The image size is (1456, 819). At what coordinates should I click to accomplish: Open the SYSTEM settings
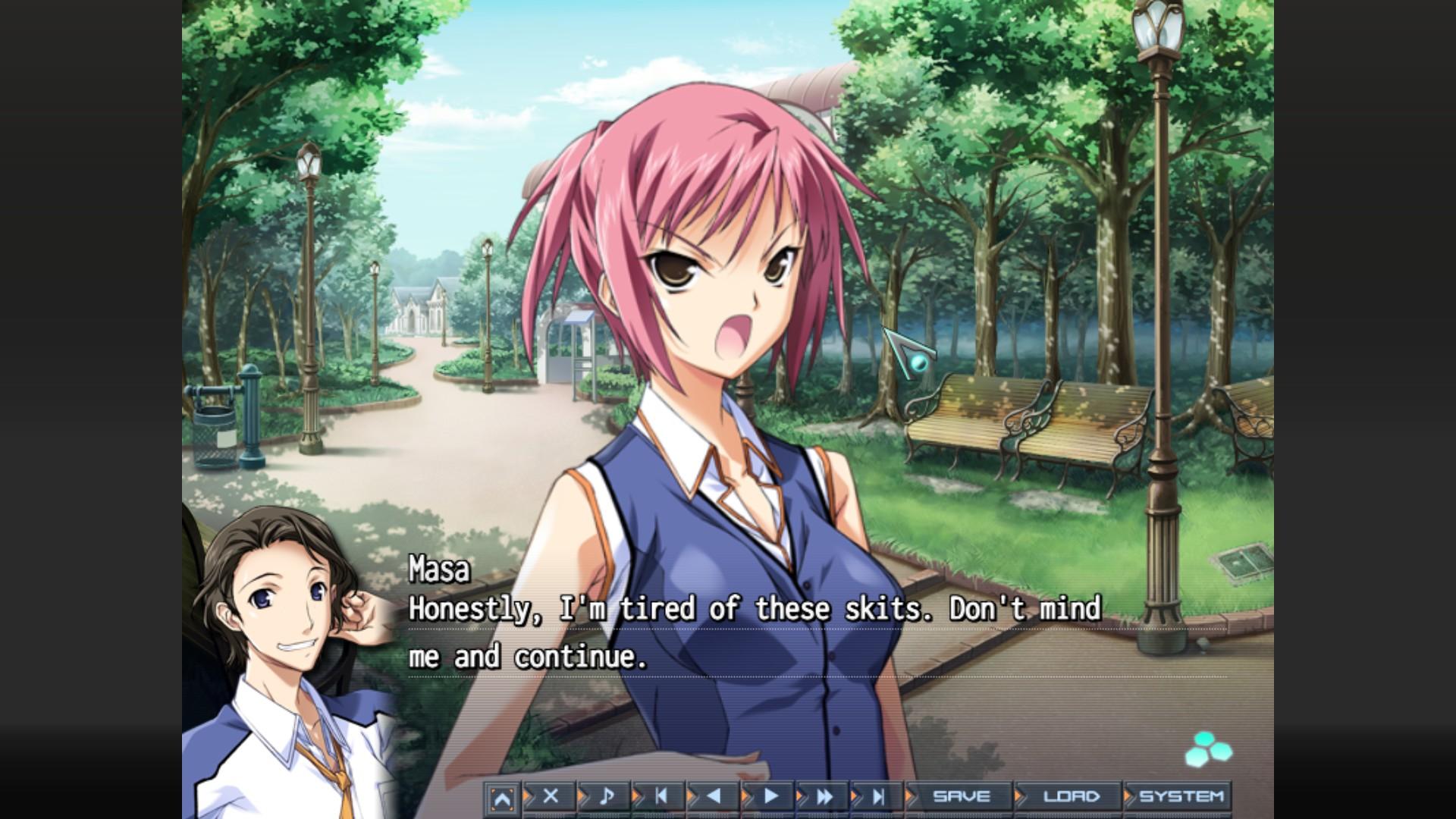(1181, 796)
